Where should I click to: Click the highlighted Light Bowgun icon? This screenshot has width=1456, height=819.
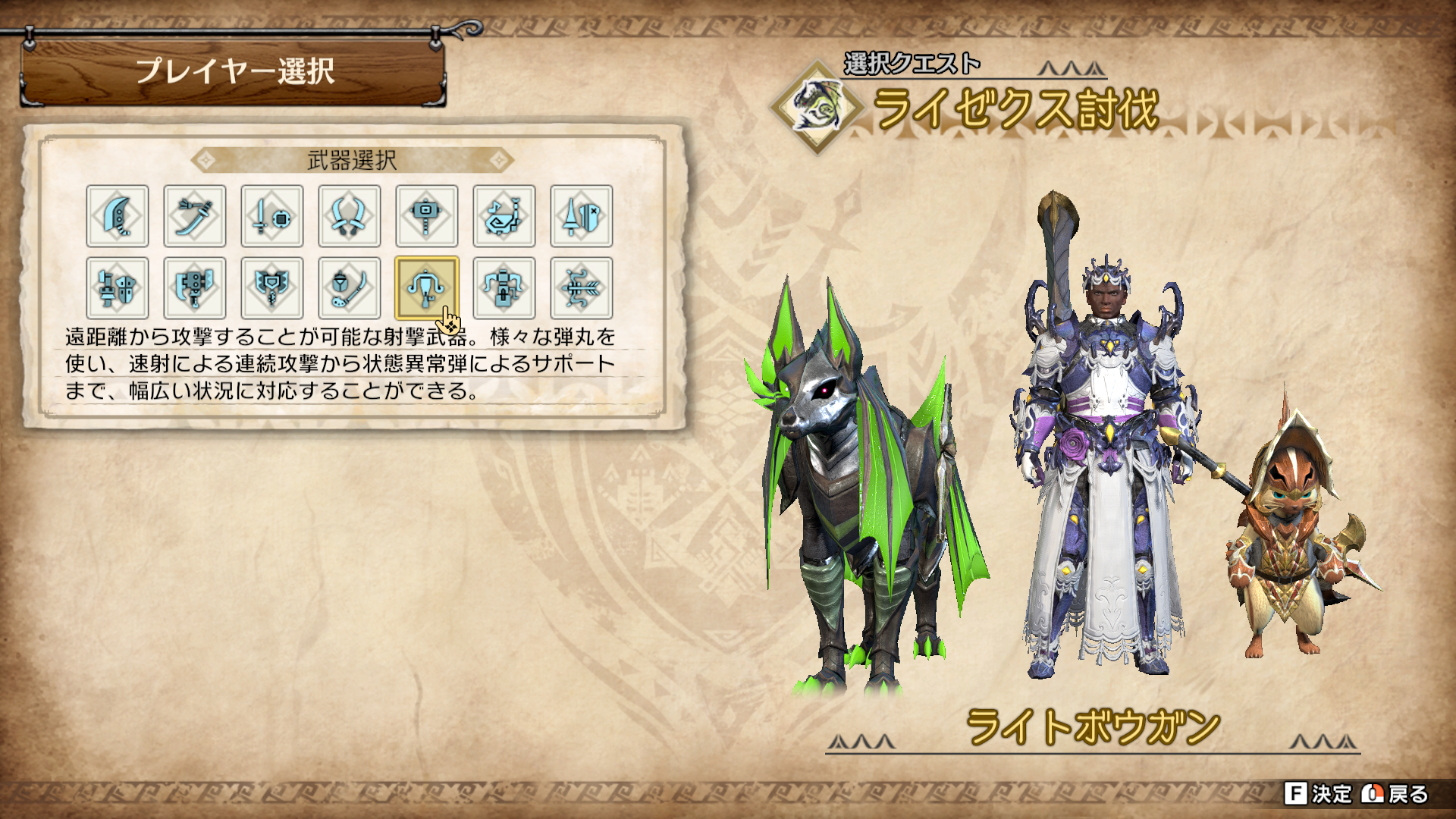pos(427,288)
